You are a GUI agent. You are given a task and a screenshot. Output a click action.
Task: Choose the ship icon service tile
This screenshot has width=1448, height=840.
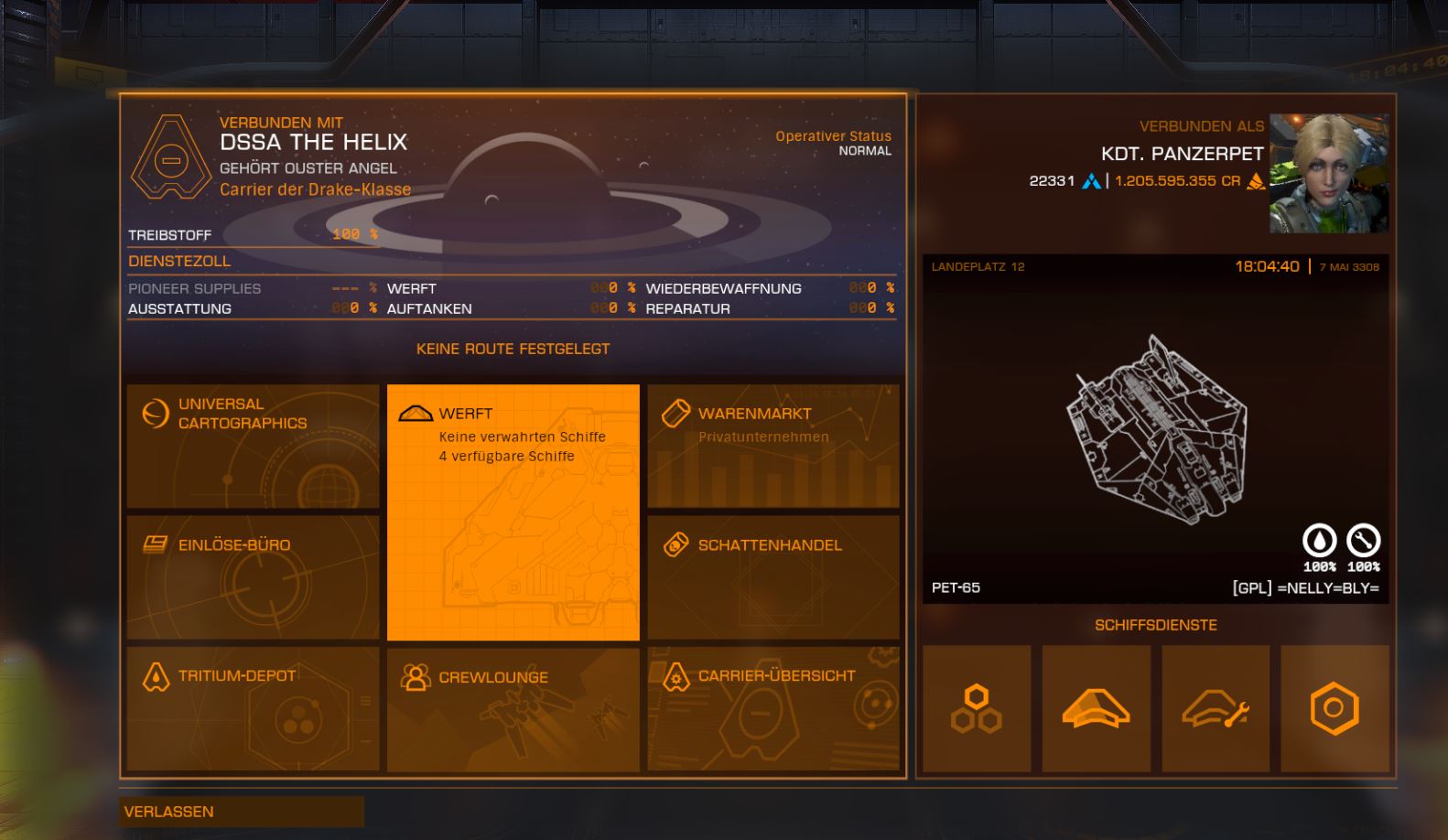tap(1096, 709)
